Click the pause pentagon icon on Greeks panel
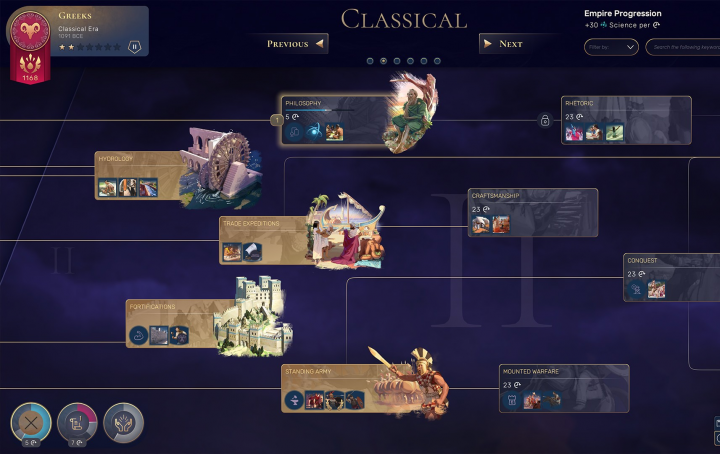 [134, 46]
